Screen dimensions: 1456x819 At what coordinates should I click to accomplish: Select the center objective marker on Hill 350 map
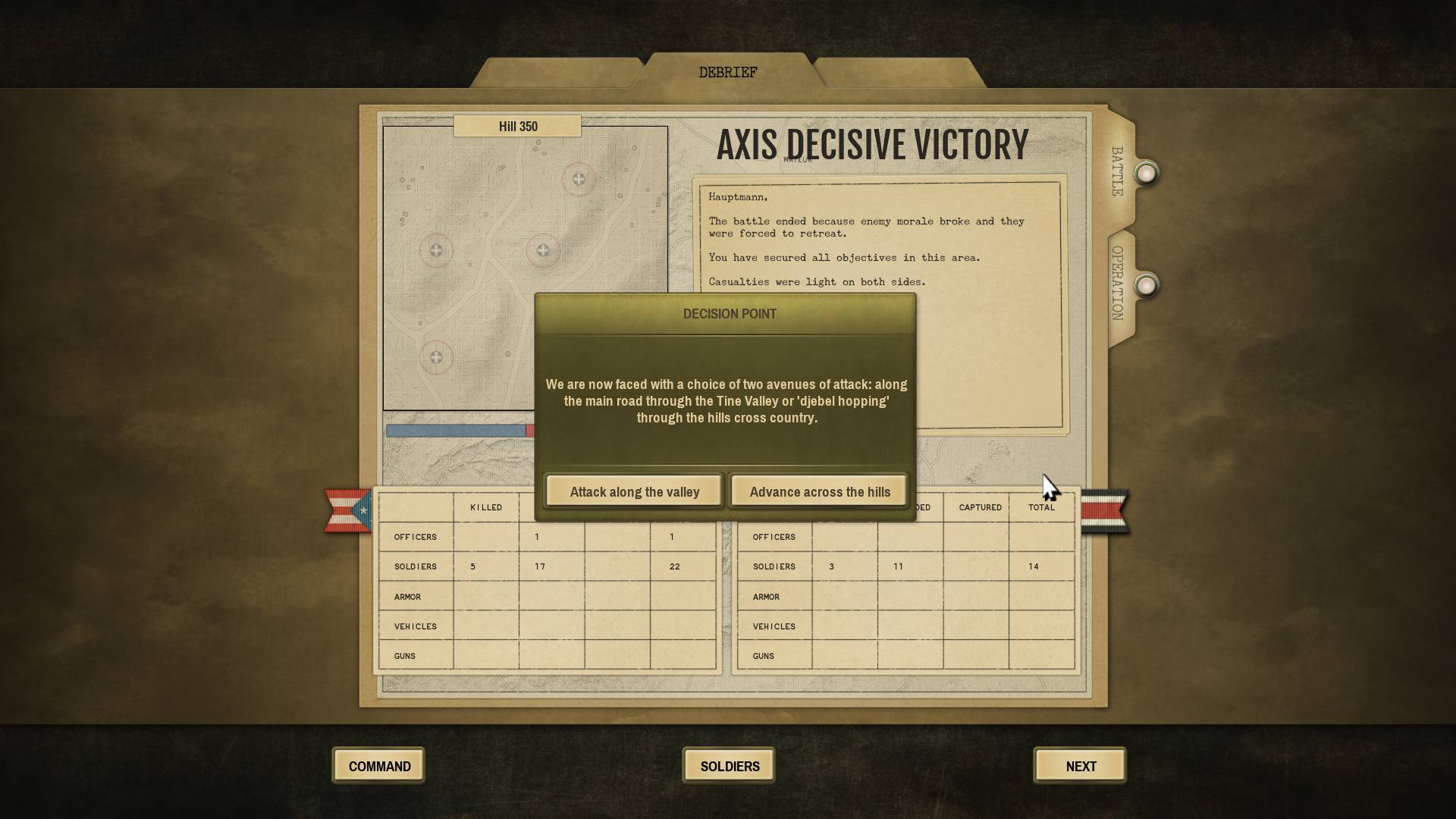[x=543, y=249]
